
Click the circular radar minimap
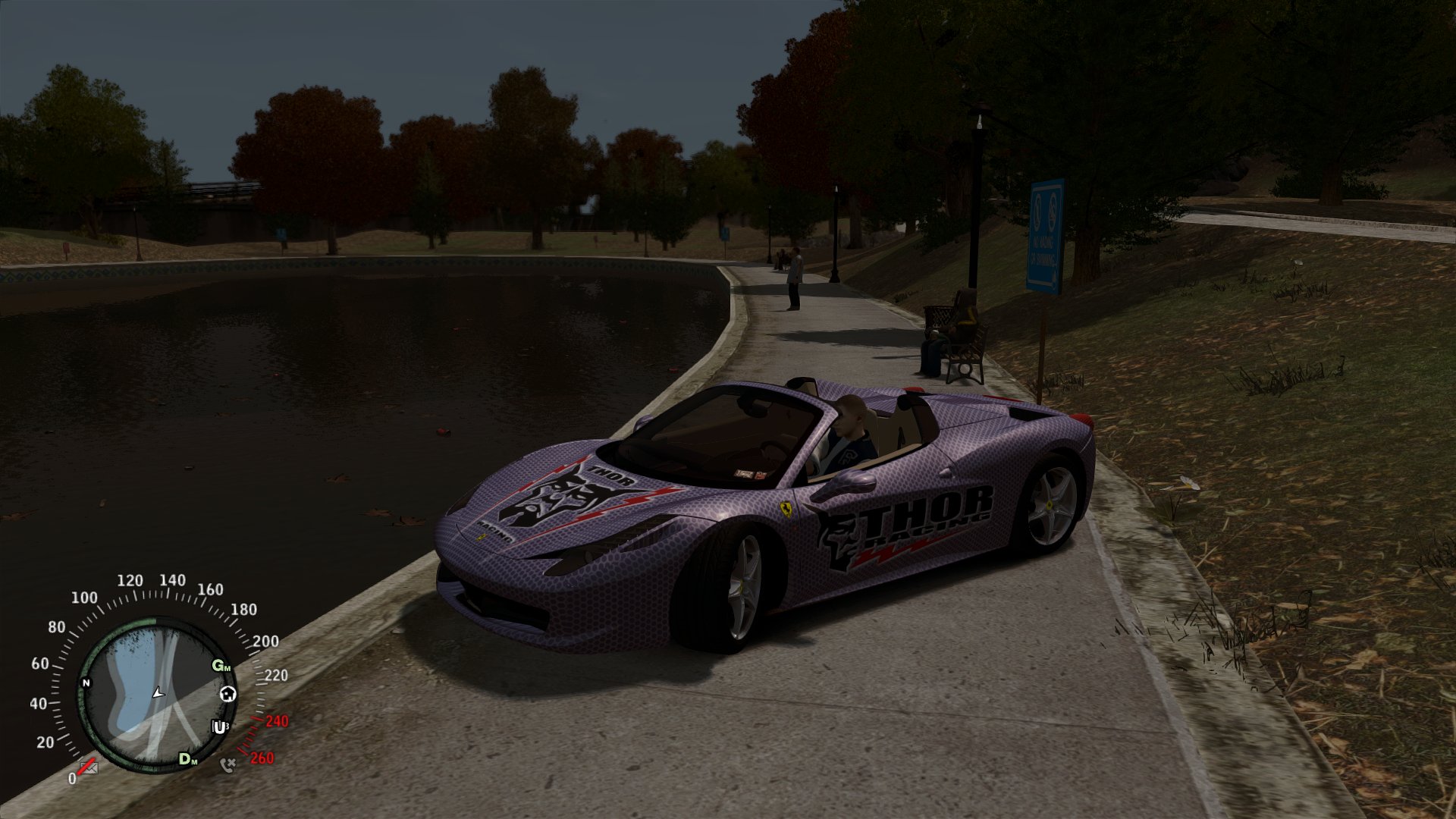pos(158,695)
